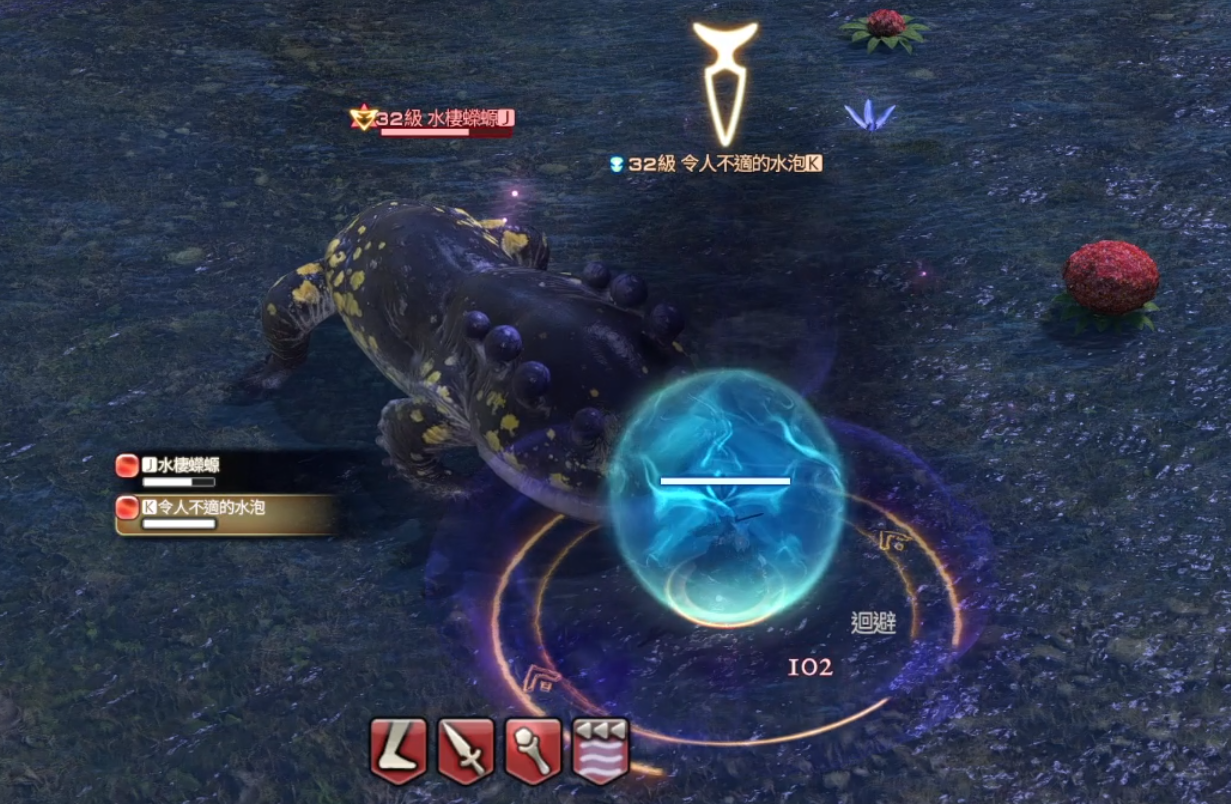
Task: Select 水棲蠑螈 in the enemy list
Action: coord(182,466)
